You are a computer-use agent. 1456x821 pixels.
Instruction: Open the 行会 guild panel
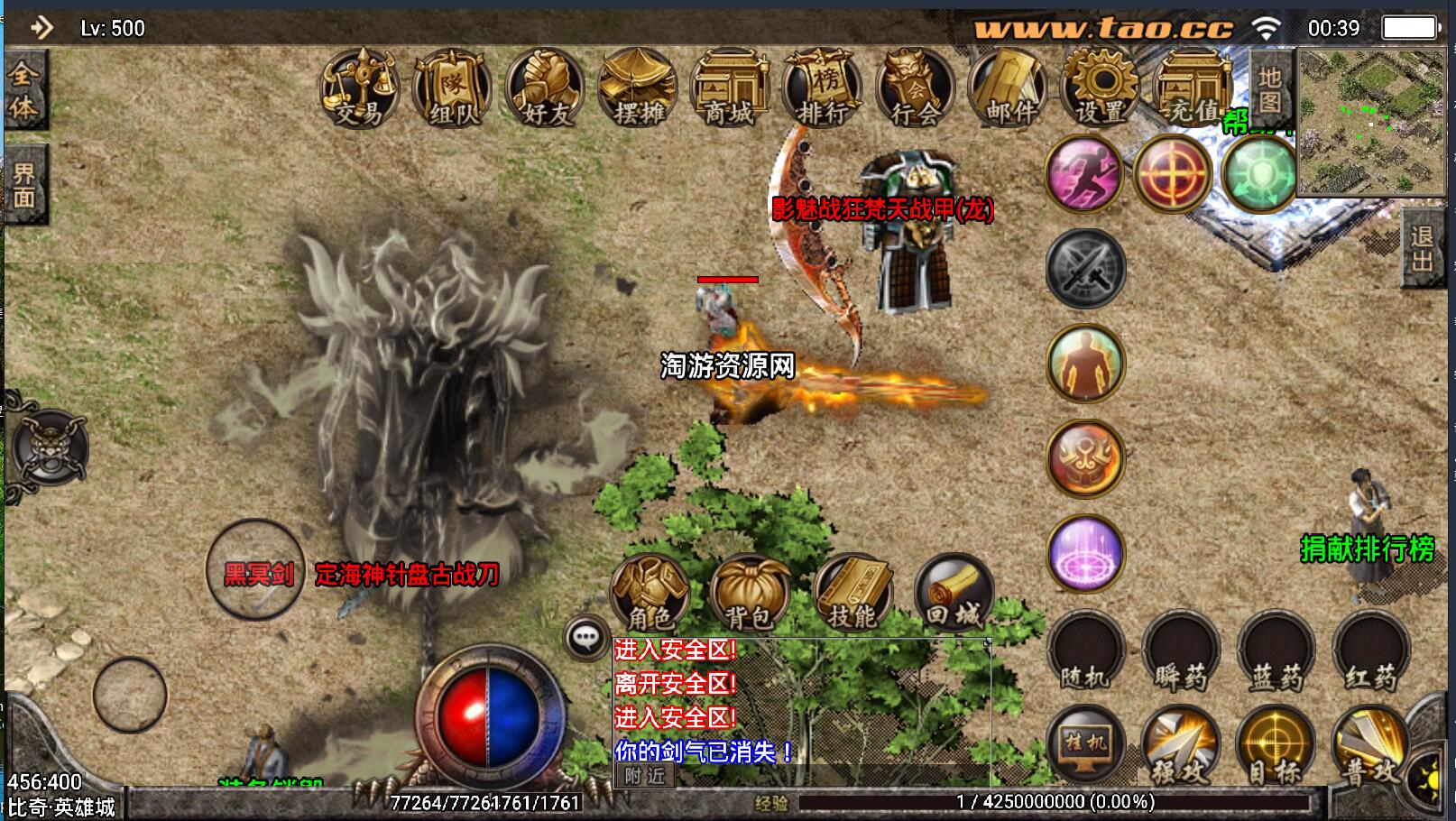click(916, 89)
